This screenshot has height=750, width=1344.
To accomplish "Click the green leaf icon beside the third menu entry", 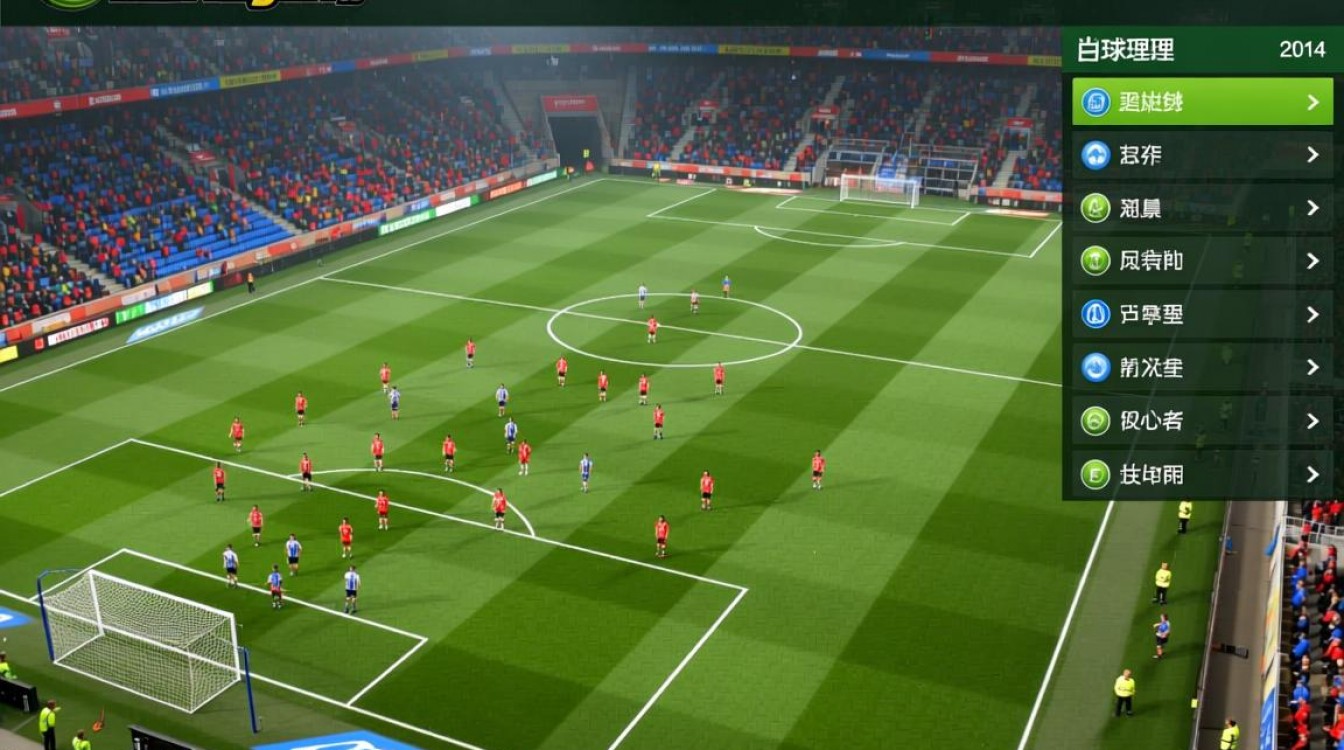I will (x=1095, y=208).
